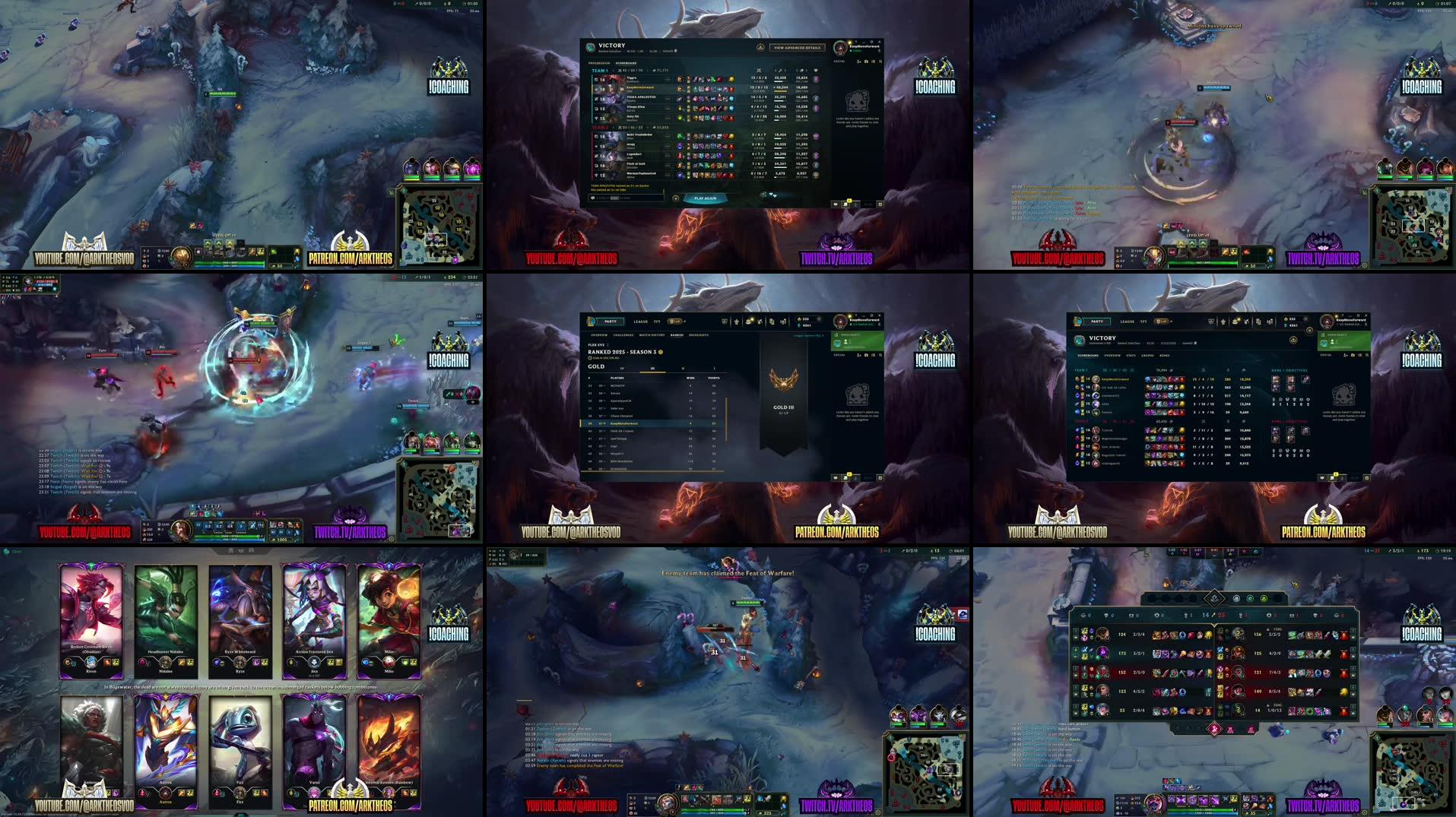
Task: Open the Store icon in the top navigation bar
Action: [750, 321]
